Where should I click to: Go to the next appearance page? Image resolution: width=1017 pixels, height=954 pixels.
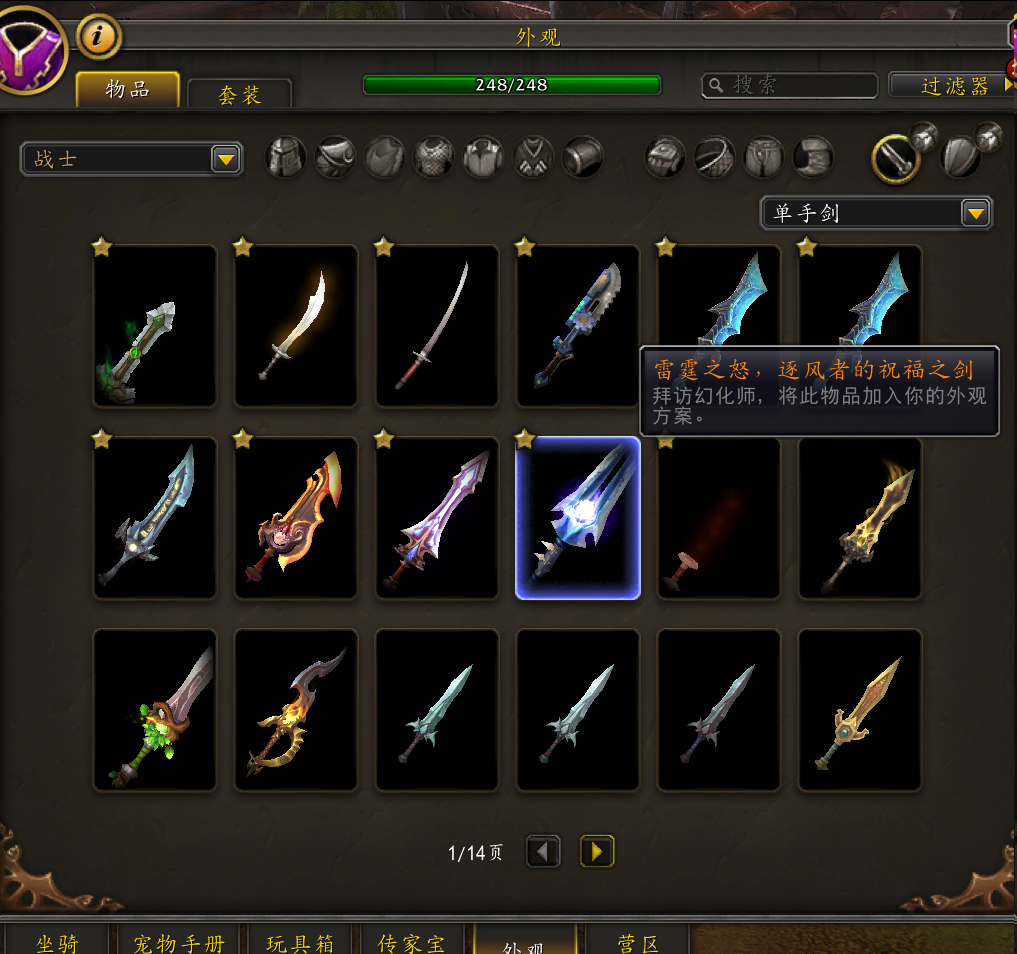pyautogui.click(x=597, y=852)
